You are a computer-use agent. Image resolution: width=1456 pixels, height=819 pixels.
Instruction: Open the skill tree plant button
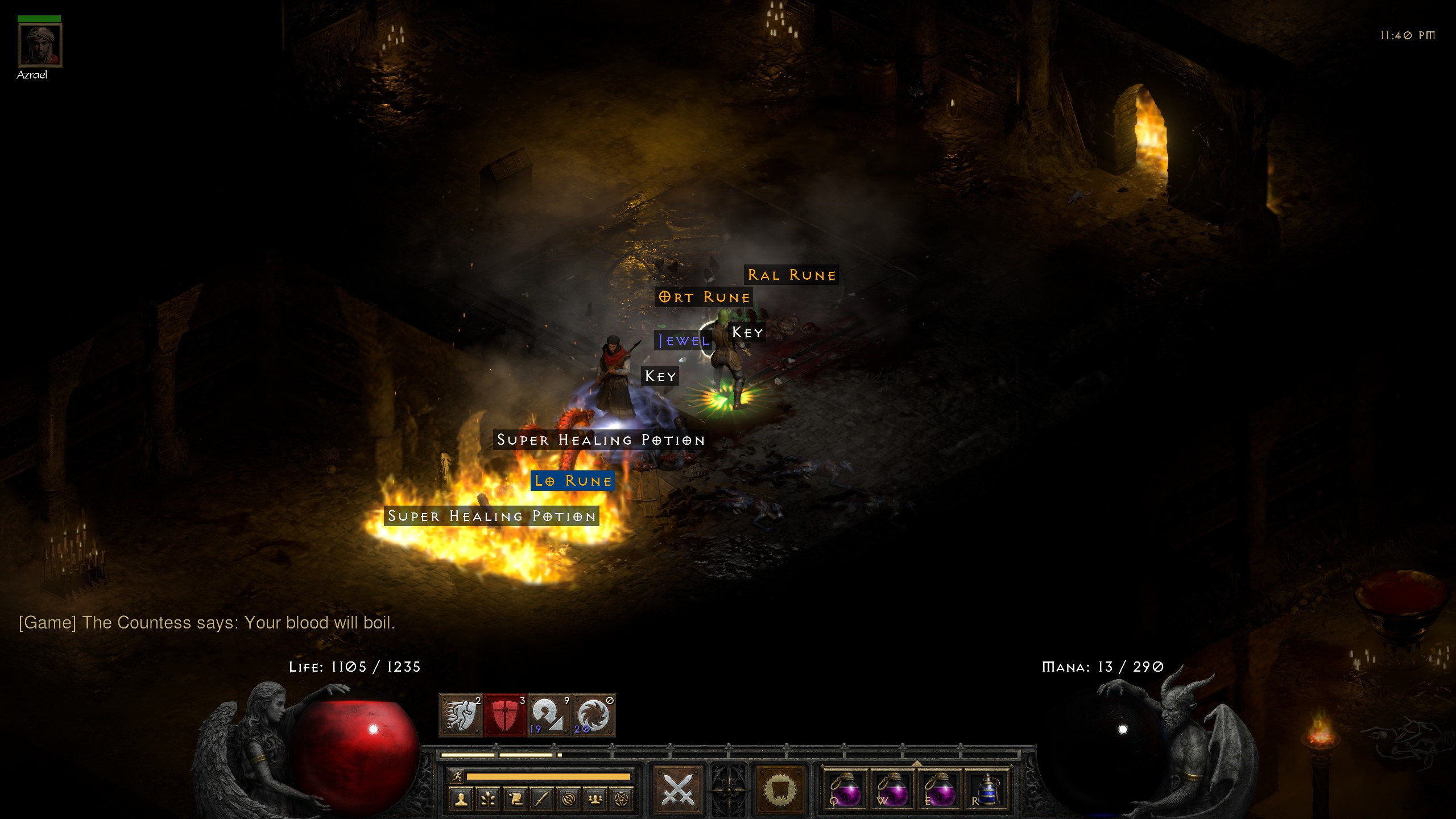point(488,799)
